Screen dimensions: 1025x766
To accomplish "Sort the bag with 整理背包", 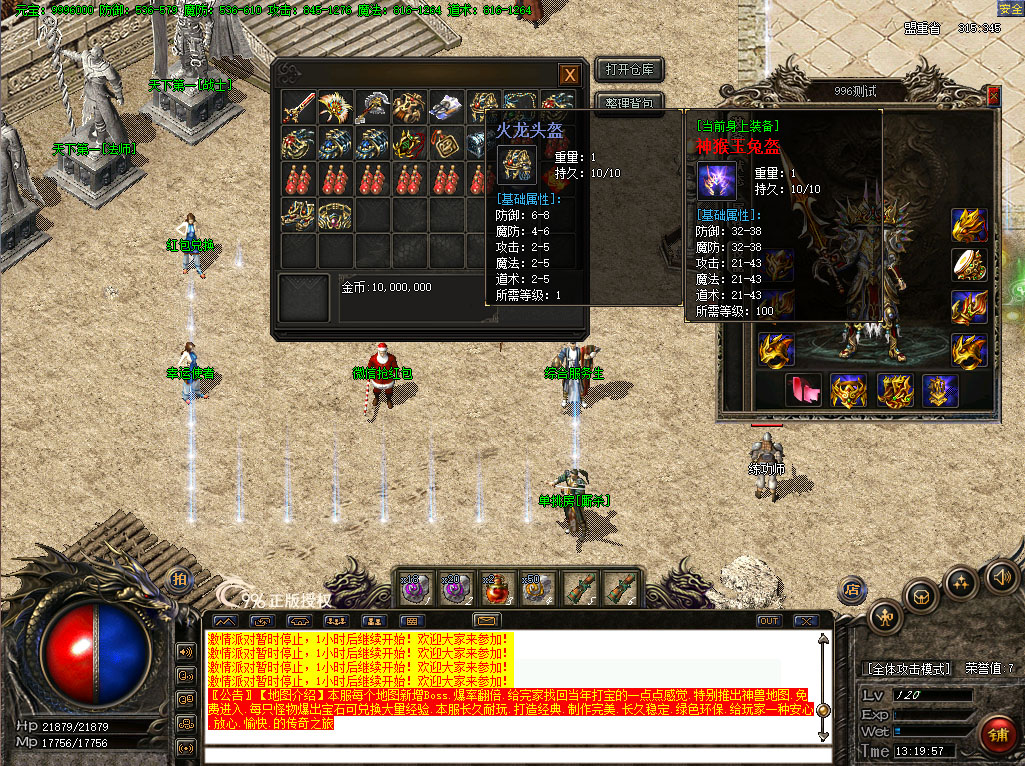I will [629, 102].
